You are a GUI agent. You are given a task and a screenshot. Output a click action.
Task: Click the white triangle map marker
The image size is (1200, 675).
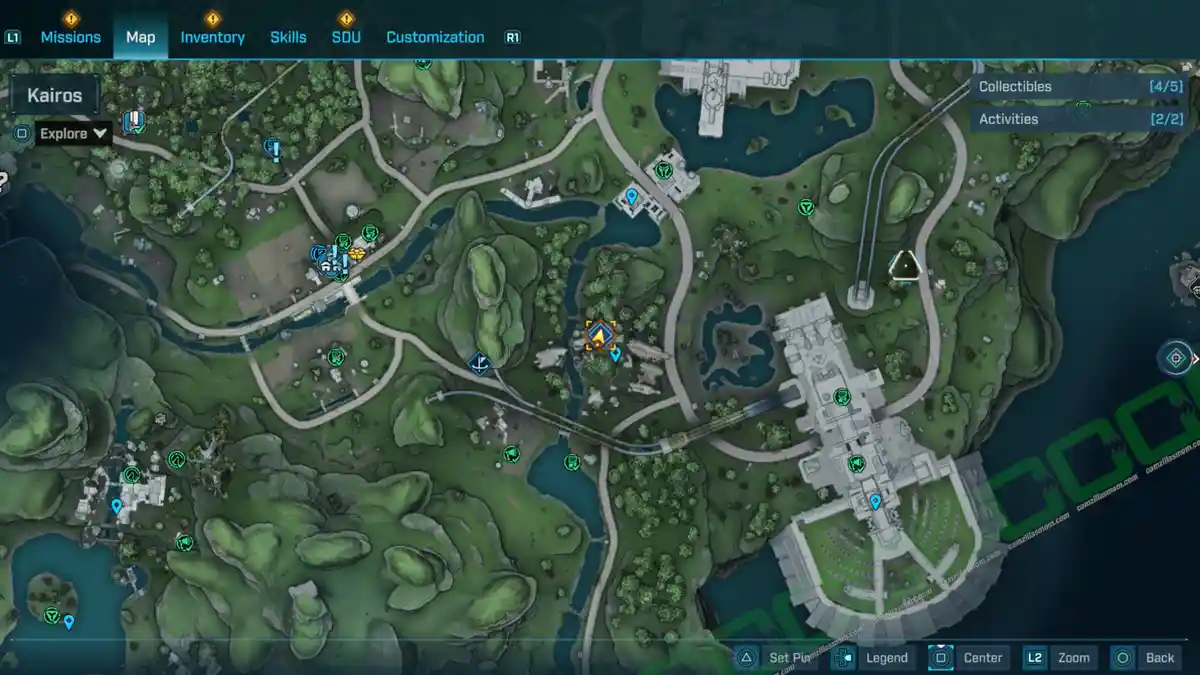point(905,265)
